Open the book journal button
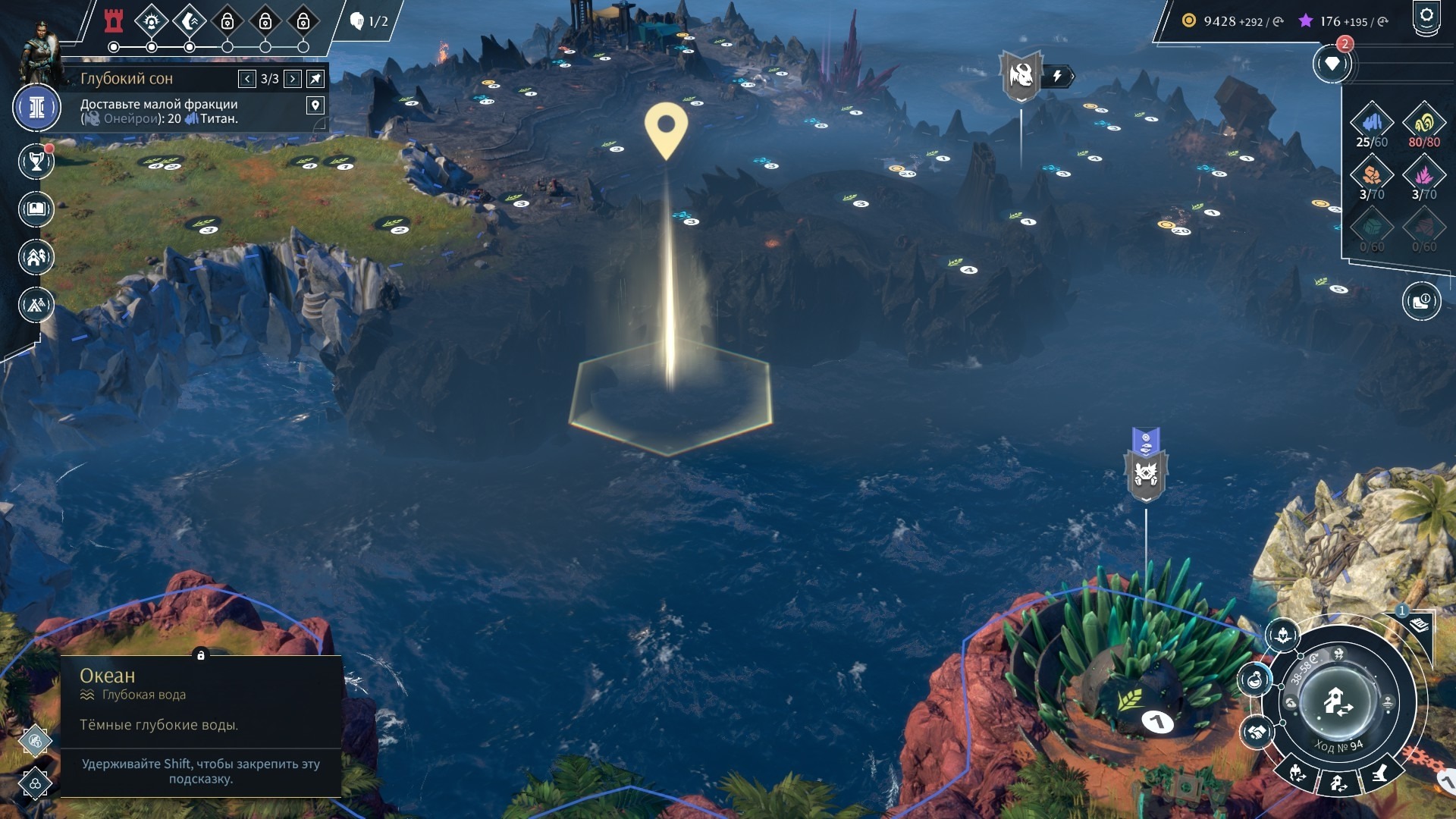 36,209
